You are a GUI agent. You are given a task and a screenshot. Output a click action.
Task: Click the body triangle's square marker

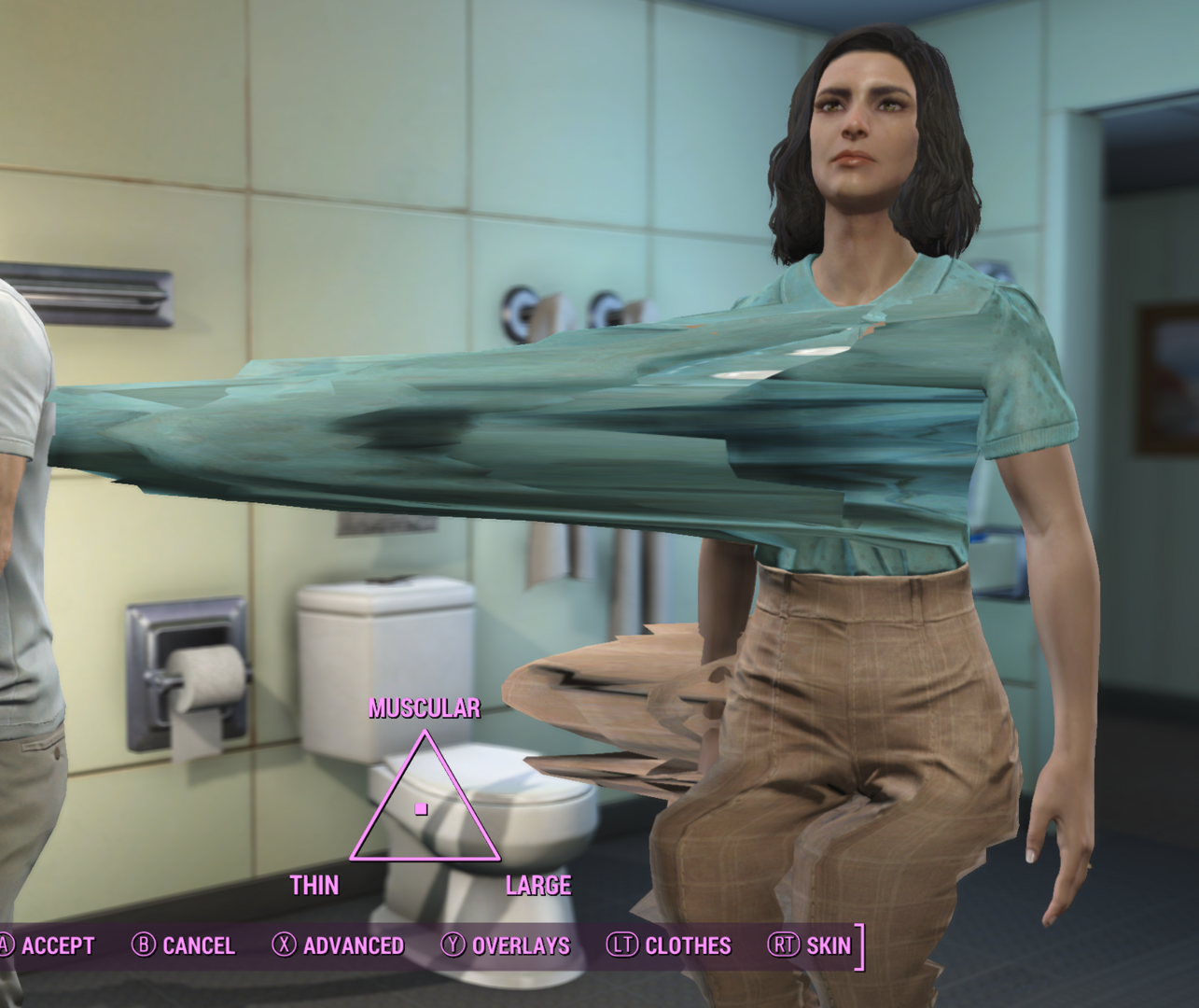(422, 809)
